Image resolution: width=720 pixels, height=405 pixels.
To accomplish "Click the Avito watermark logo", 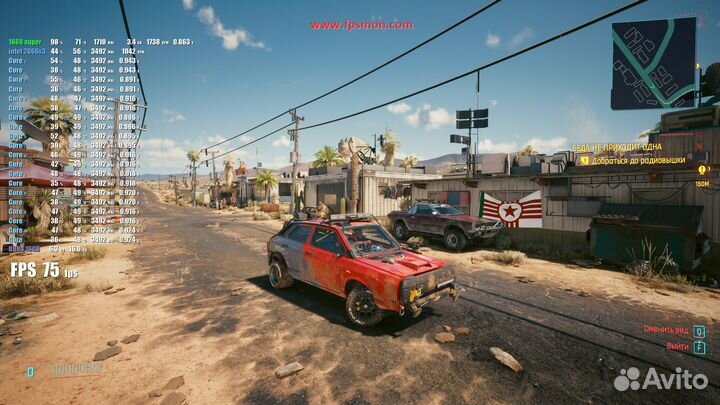I will tap(660, 379).
